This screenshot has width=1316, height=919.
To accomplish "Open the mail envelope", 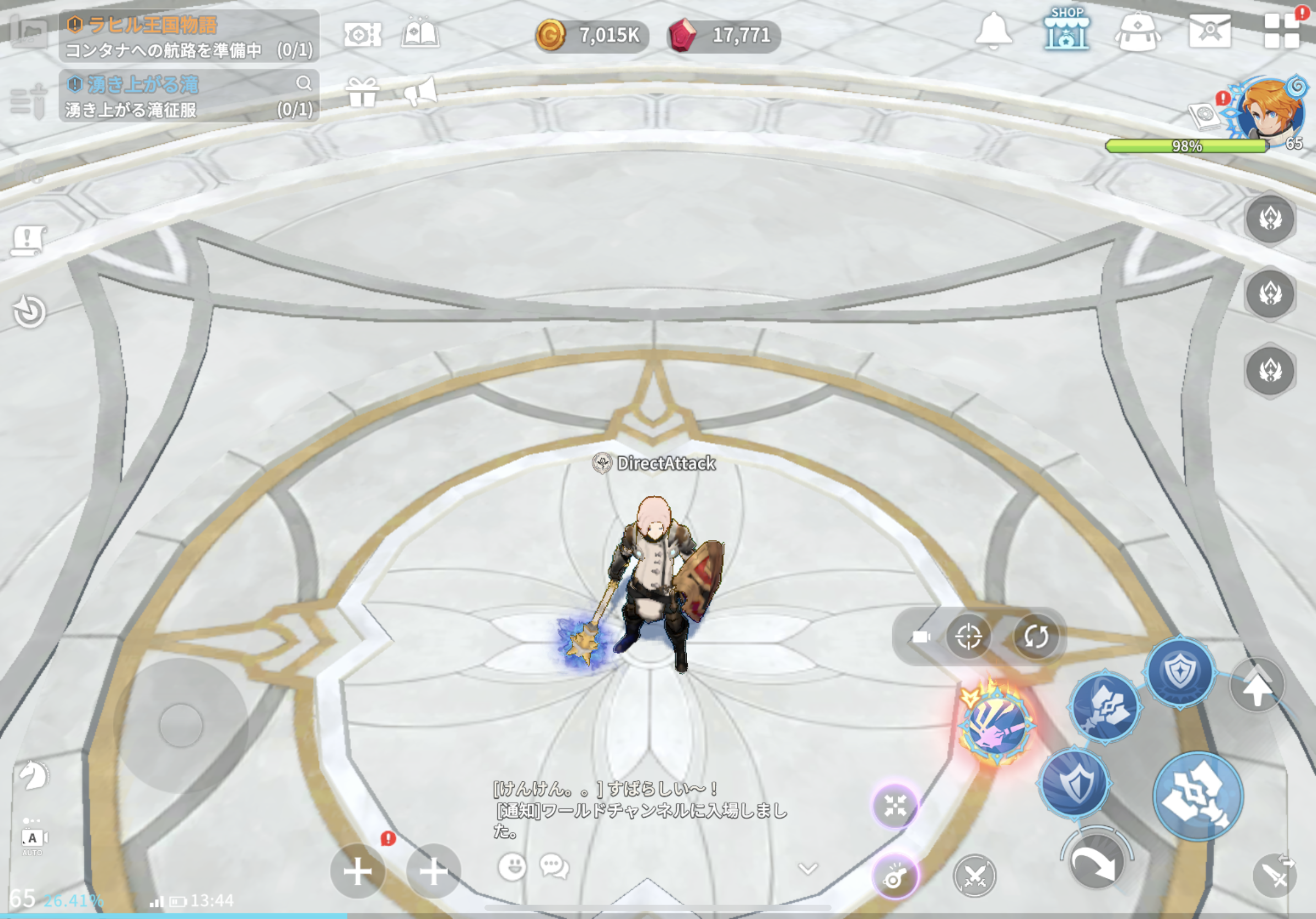I will pos(1210,31).
